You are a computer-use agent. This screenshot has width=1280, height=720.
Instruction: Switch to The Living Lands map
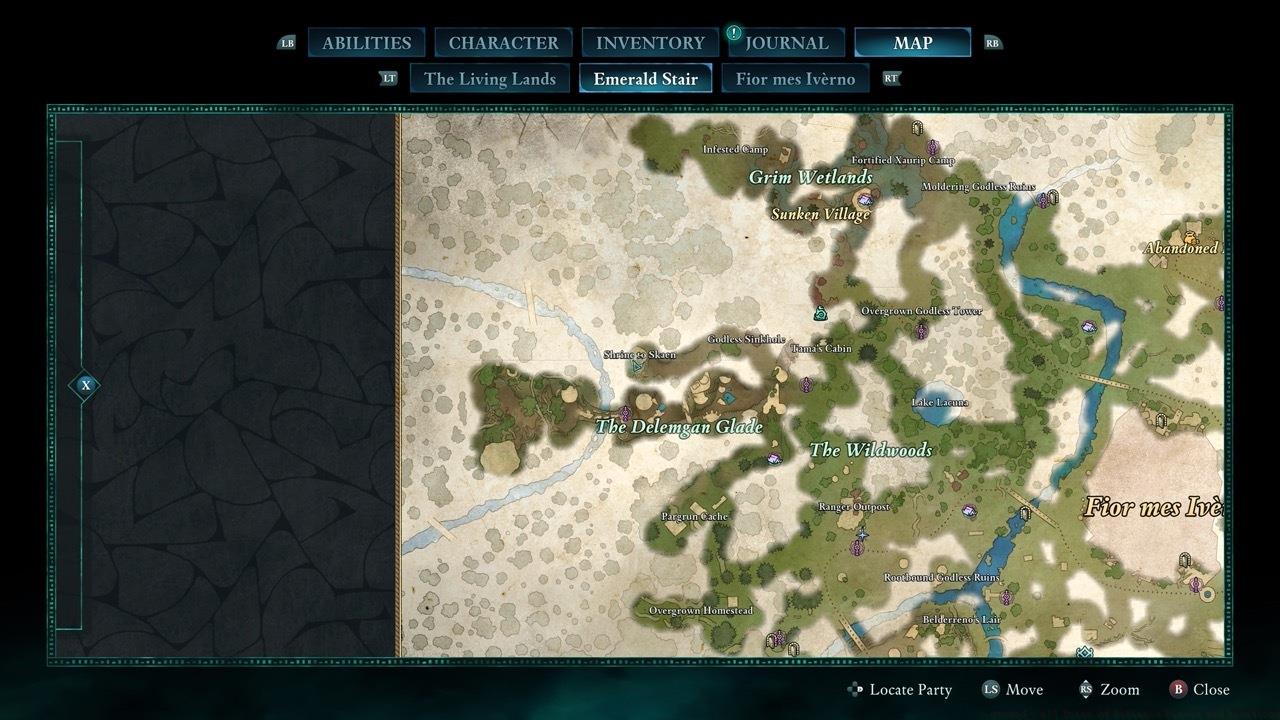[489, 78]
